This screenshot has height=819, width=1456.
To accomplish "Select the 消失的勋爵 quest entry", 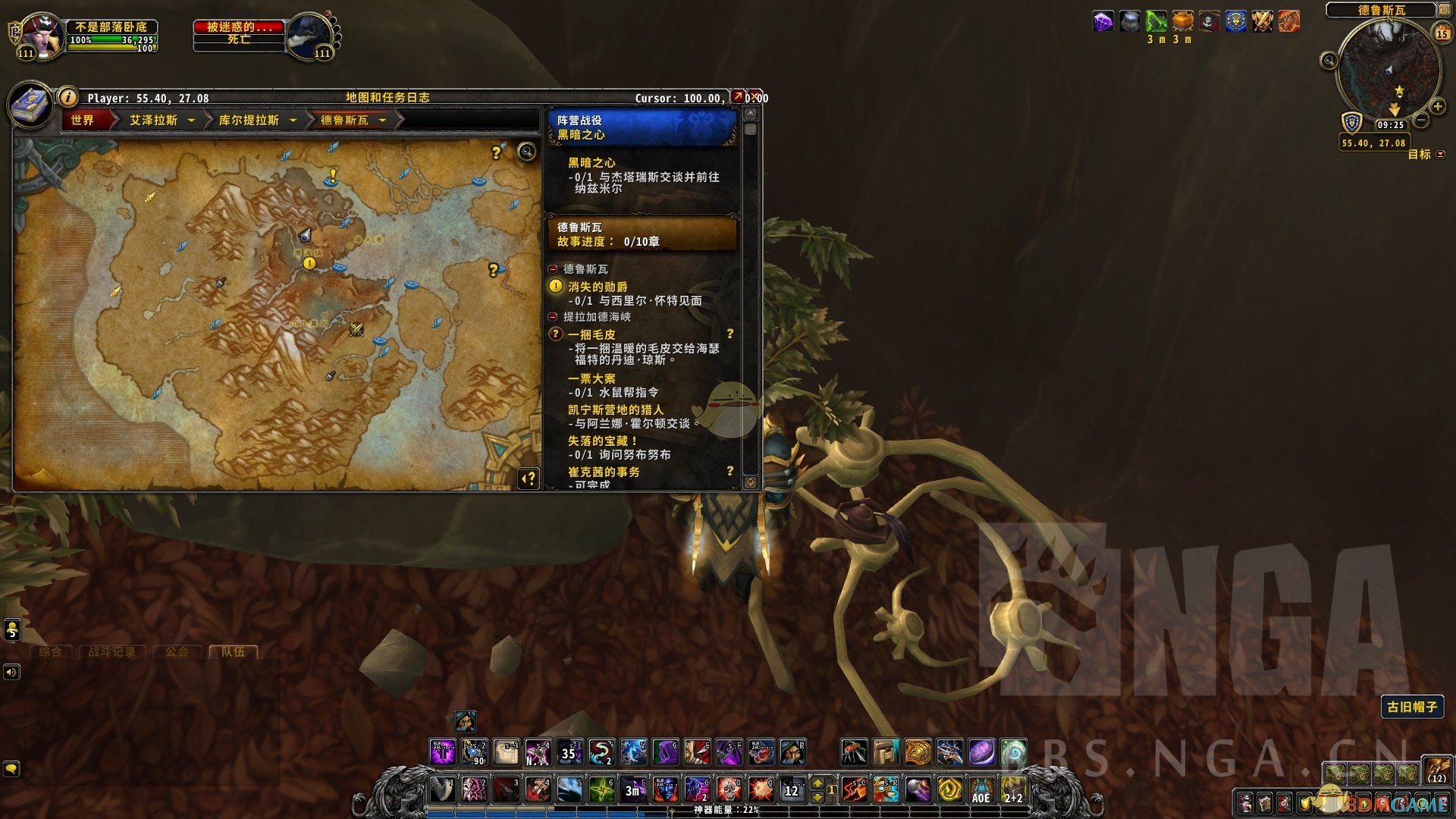I will 598,287.
